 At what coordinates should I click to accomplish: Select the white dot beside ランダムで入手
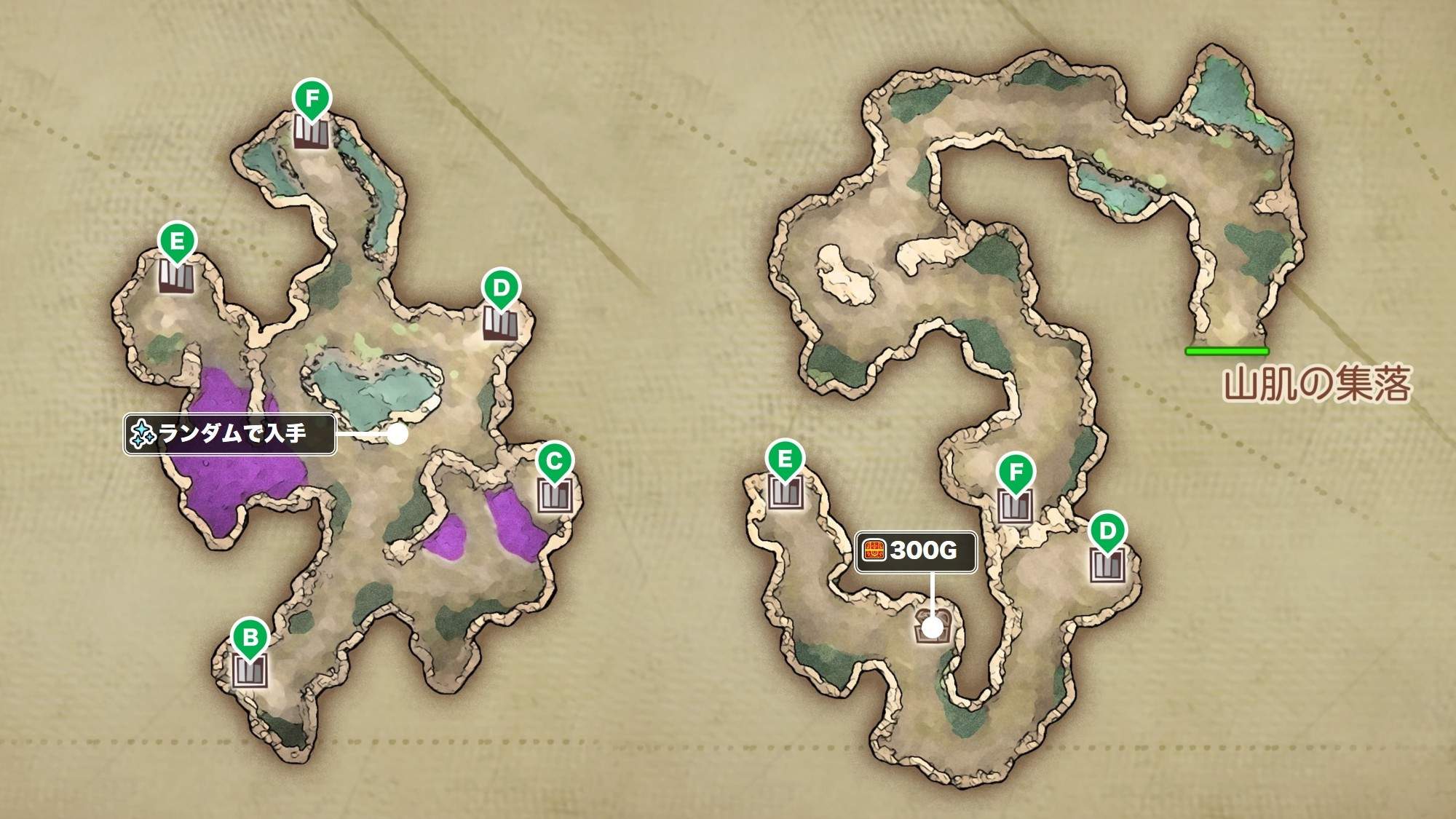tap(397, 435)
